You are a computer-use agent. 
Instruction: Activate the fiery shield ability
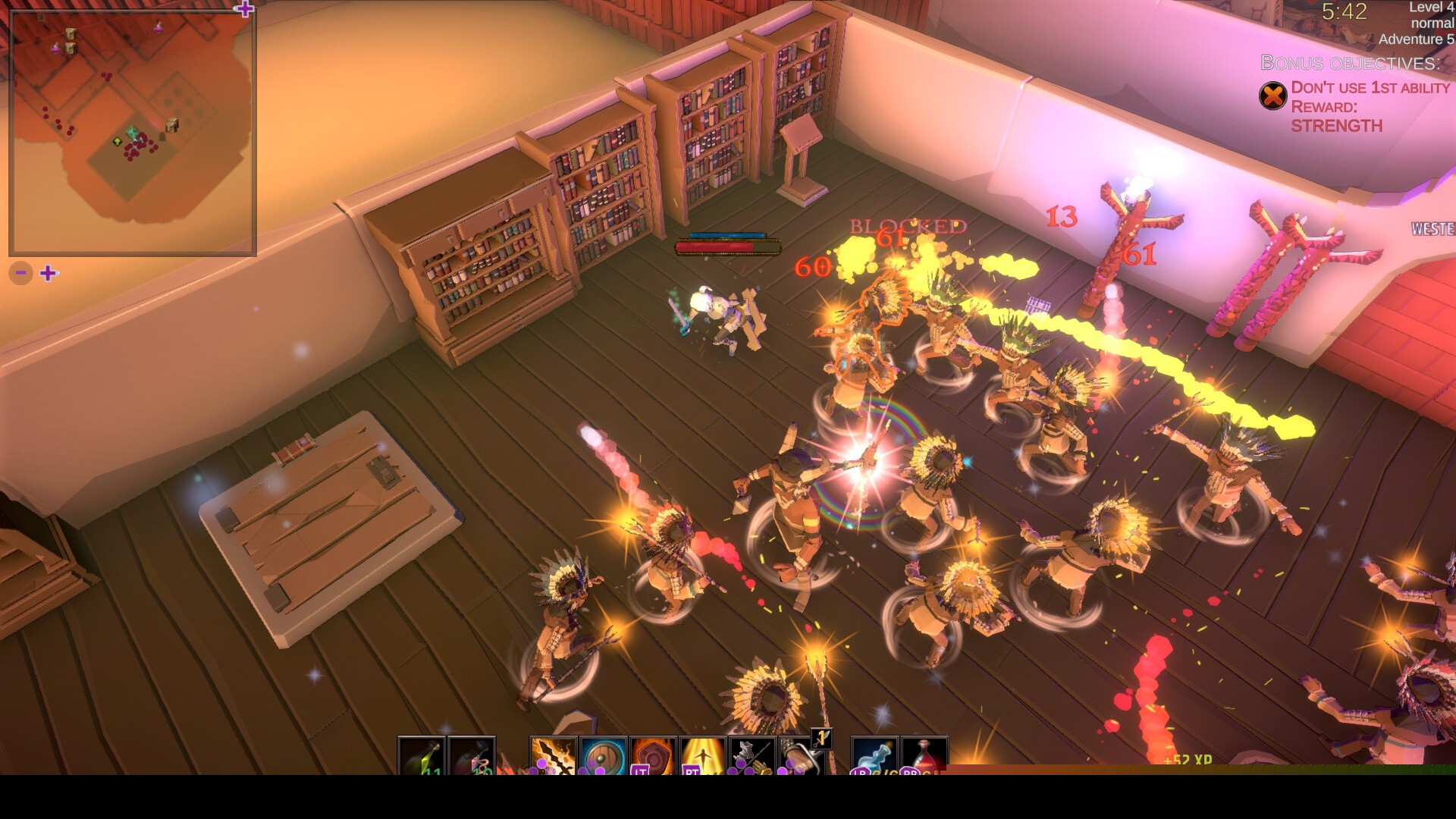[653, 756]
